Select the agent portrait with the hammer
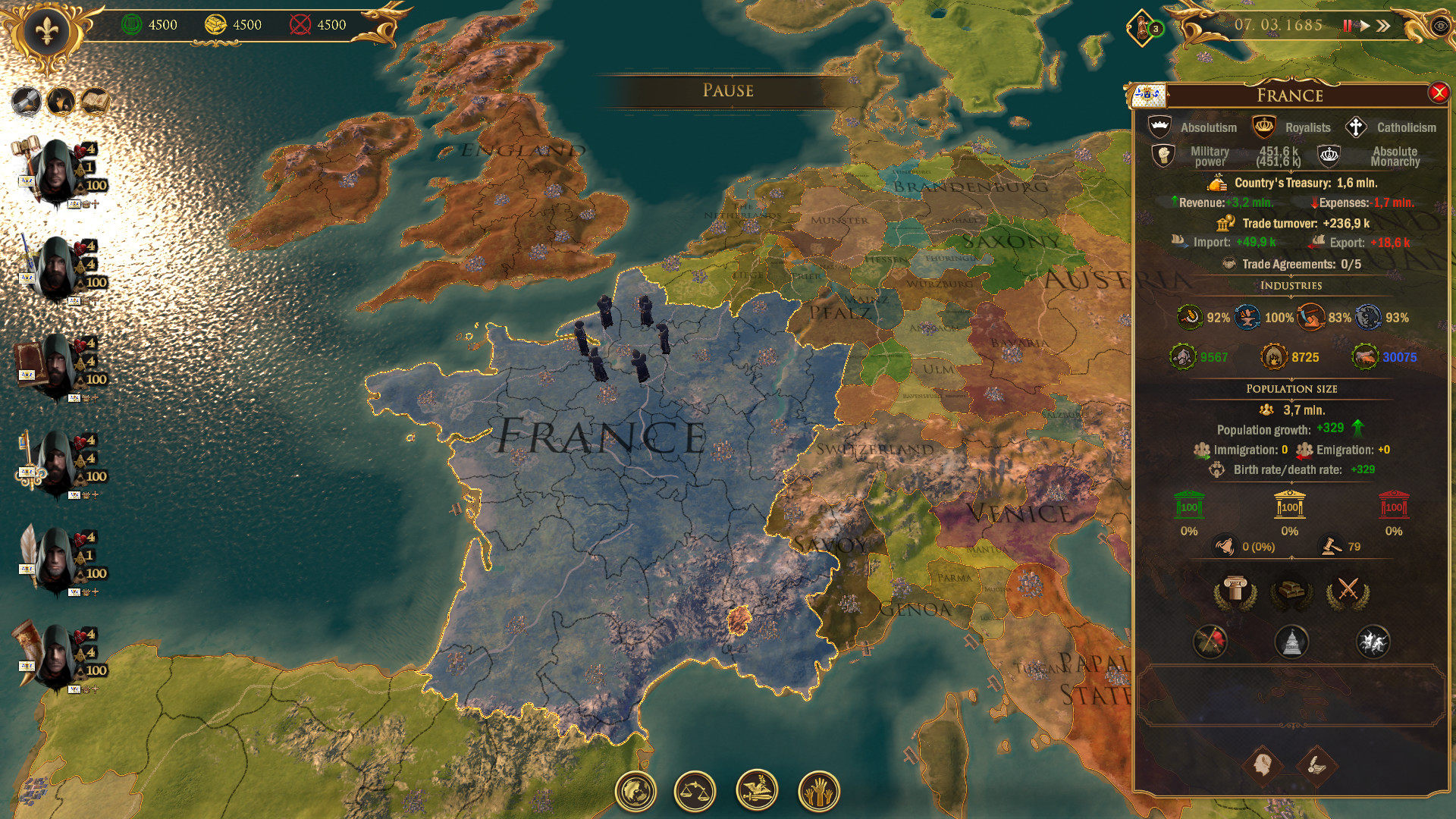 click(55, 171)
